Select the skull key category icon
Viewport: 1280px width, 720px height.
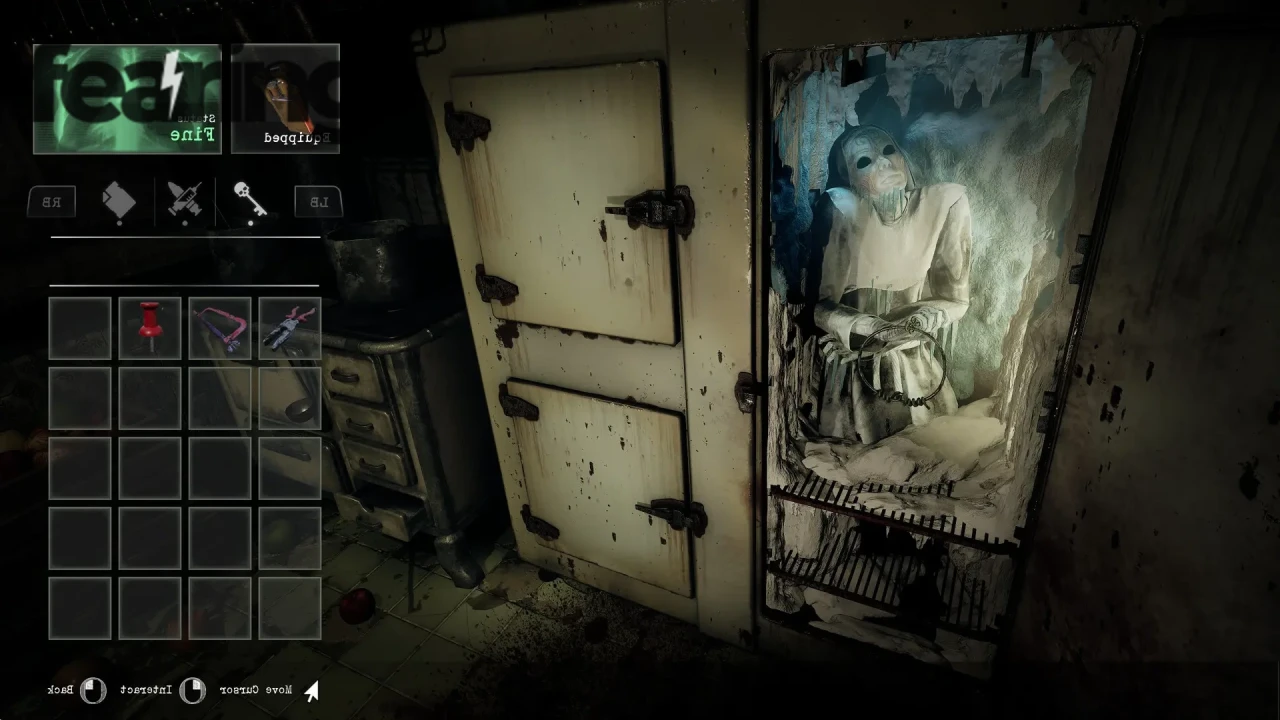click(250, 198)
